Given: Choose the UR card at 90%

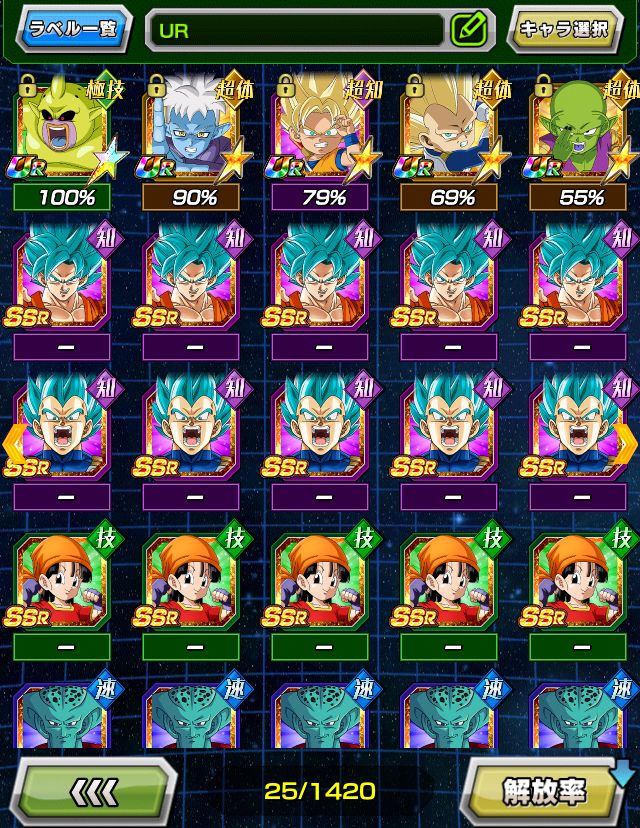Looking at the screenshot, I should point(194,131).
